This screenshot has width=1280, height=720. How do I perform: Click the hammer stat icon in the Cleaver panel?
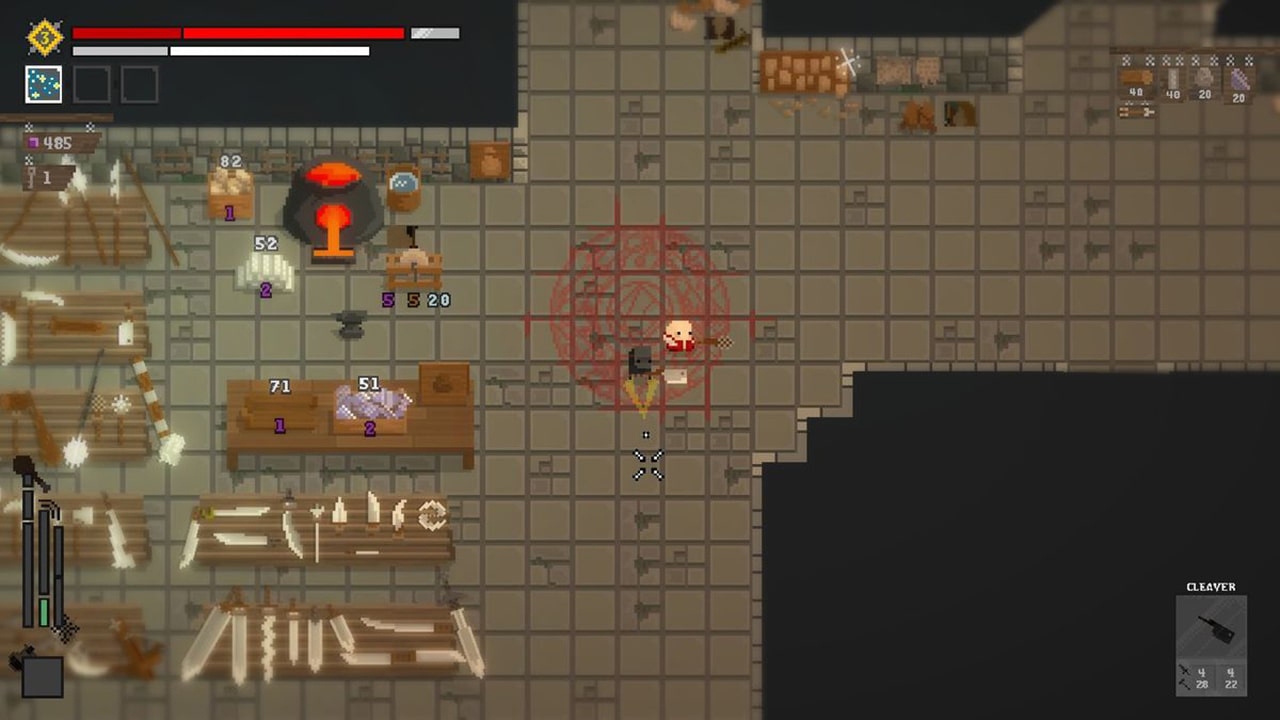(1185, 683)
